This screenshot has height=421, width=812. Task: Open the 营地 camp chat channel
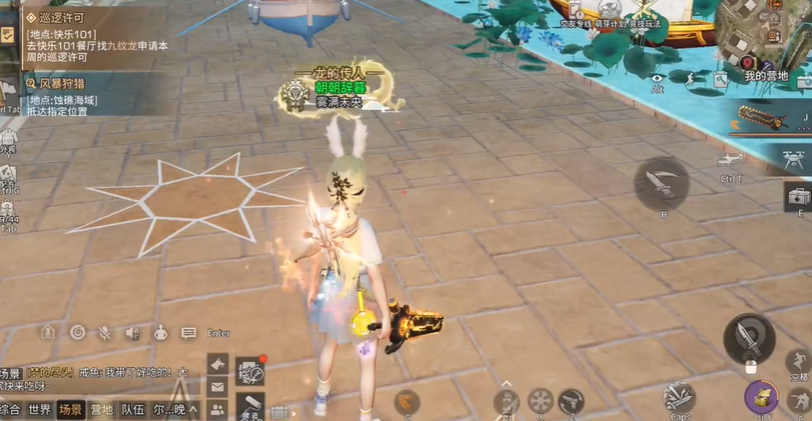tap(101, 409)
